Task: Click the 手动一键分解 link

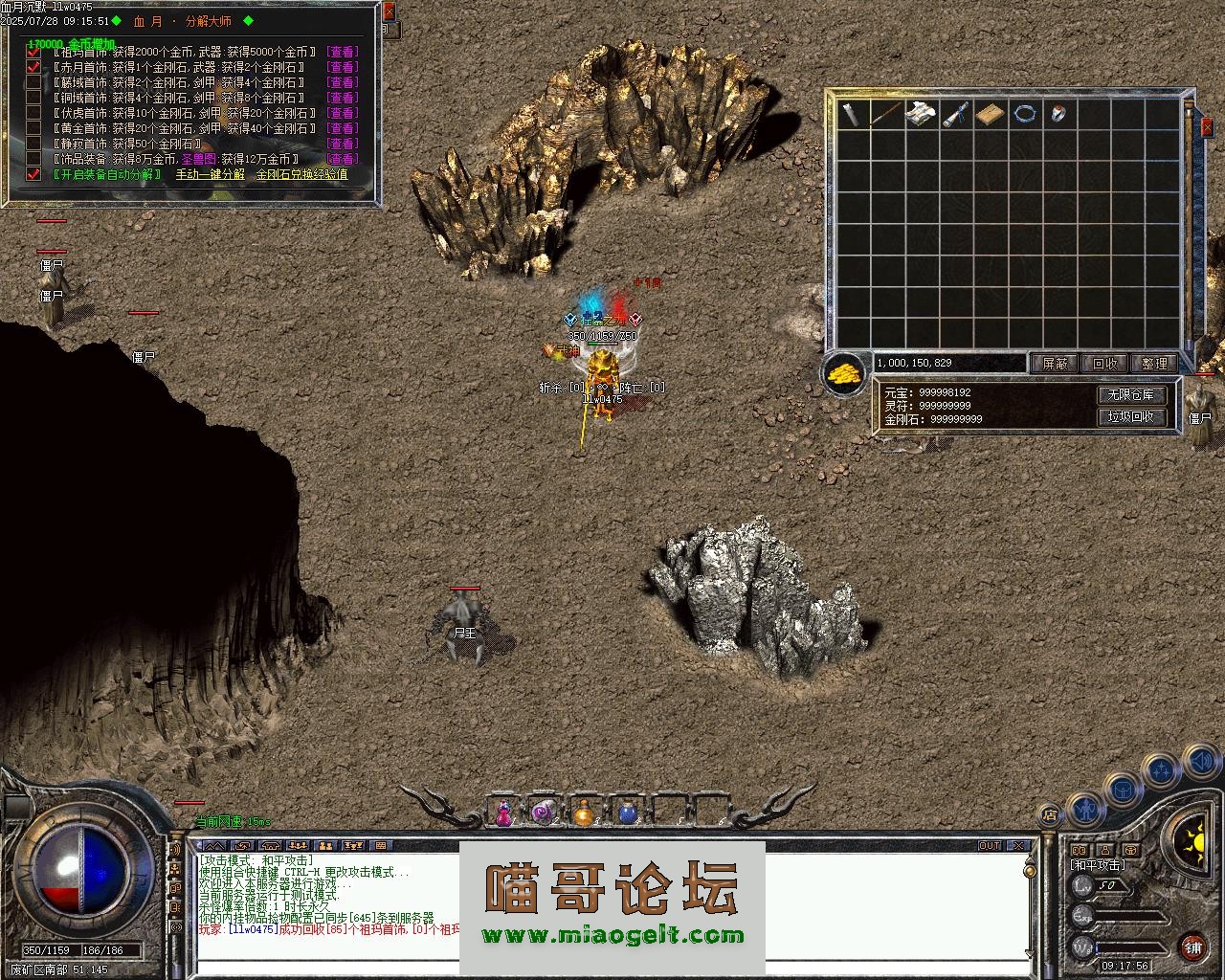Action: (x=210, y=174)
